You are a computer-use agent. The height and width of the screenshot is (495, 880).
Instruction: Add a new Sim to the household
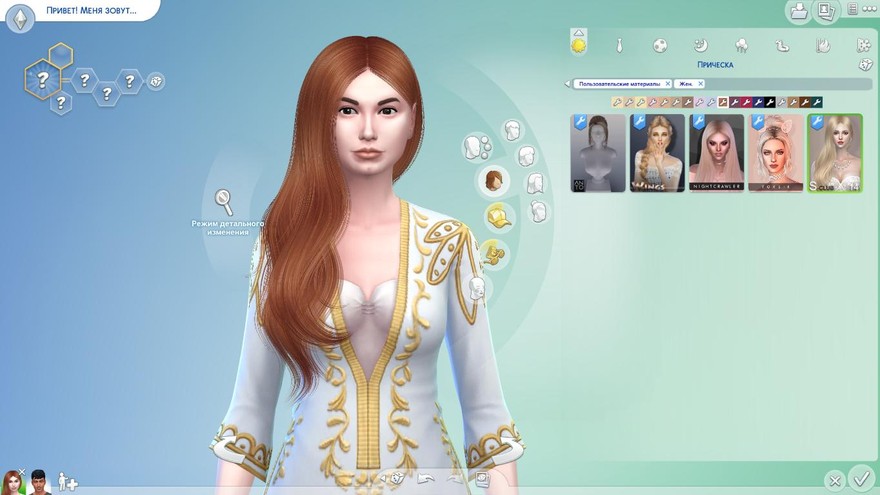point(67,482)
